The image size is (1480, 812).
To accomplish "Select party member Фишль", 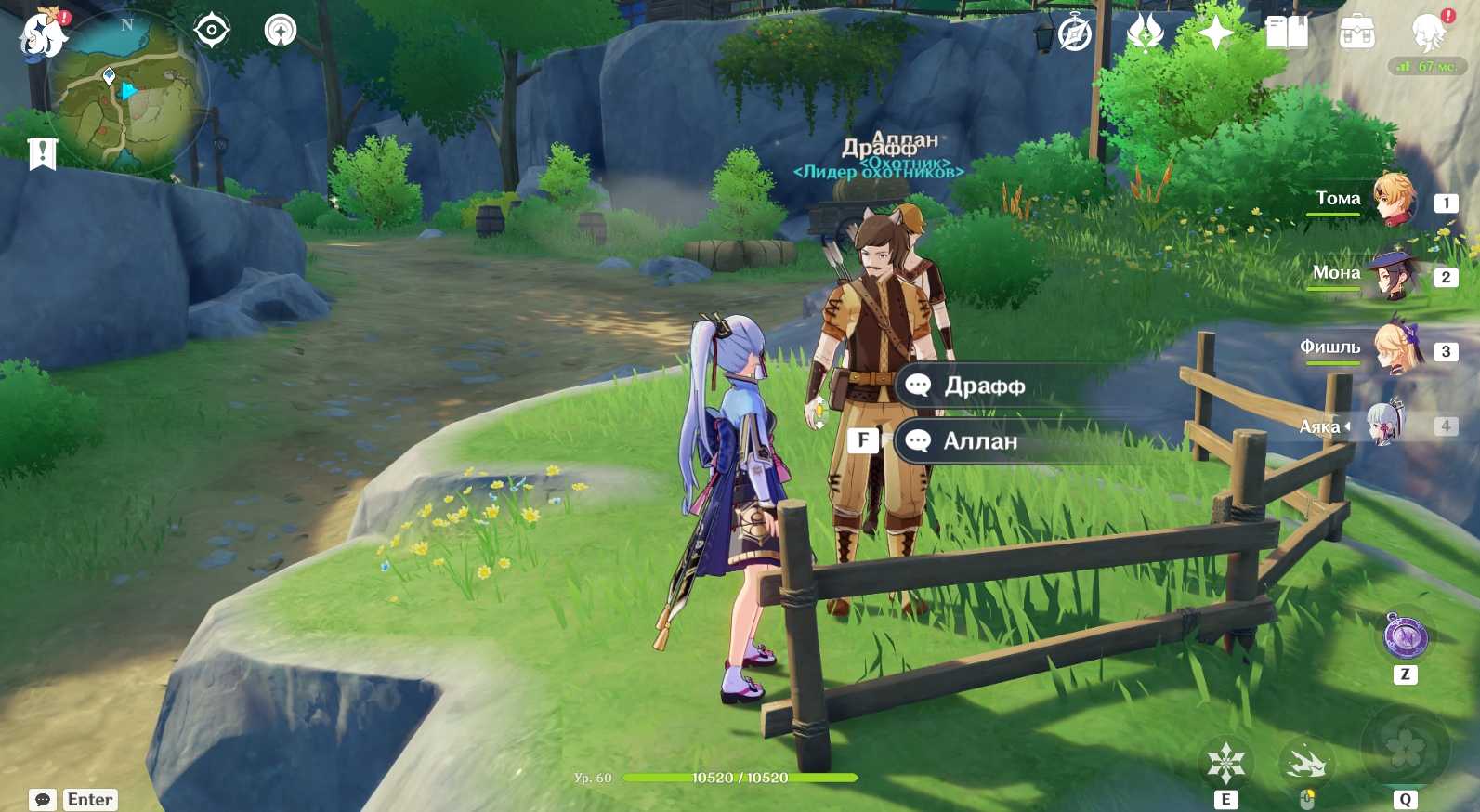I will (x=1395, y=348).
